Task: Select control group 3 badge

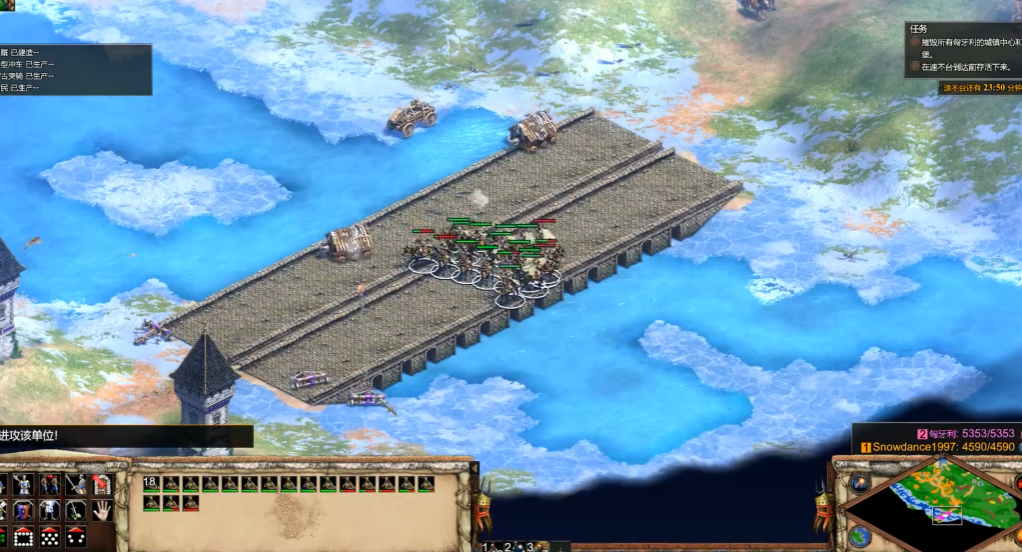Action: pyautogui.click(x=531, y=546)
